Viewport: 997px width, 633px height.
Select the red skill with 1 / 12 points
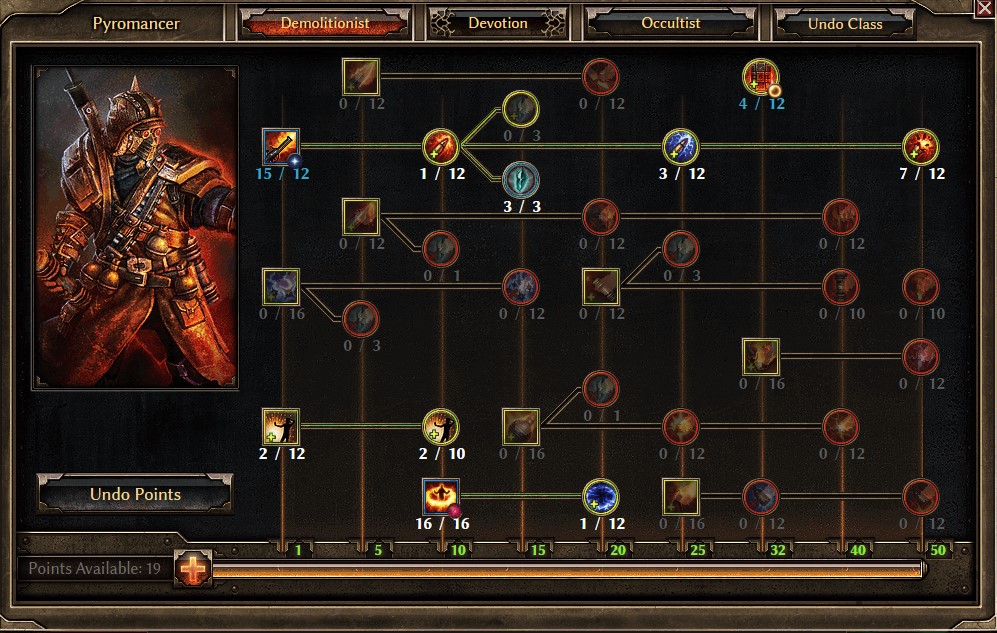[x=441, y=147]
